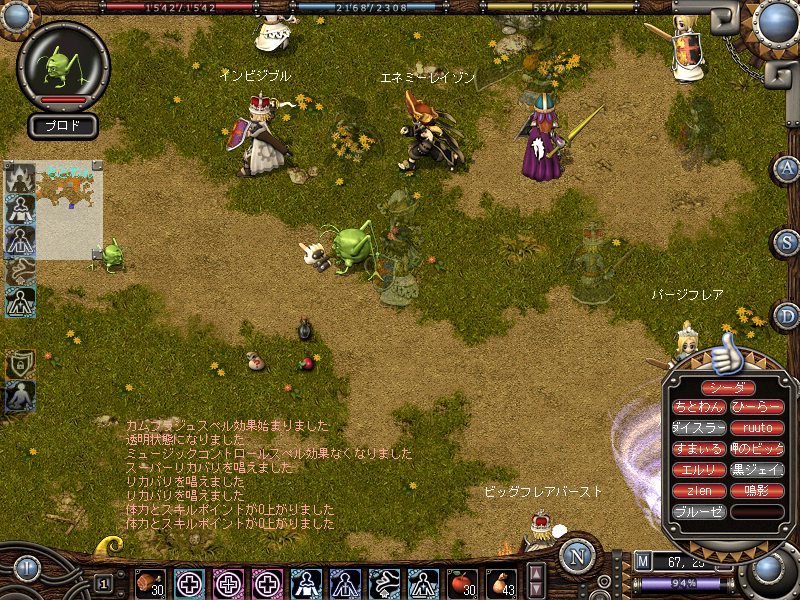Viewport: 800px width, 600px height.
Task: Select party member ブルーゼ
Action: 698,512
